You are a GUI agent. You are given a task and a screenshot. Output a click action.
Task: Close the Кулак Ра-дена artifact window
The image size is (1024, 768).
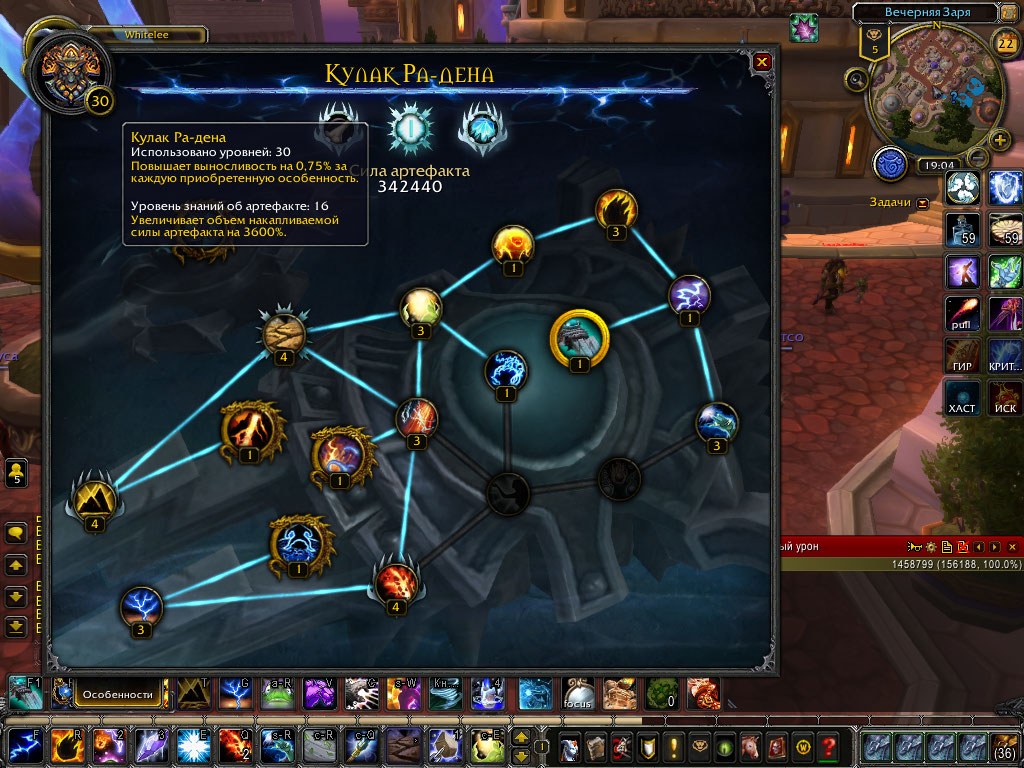[762, 62]
